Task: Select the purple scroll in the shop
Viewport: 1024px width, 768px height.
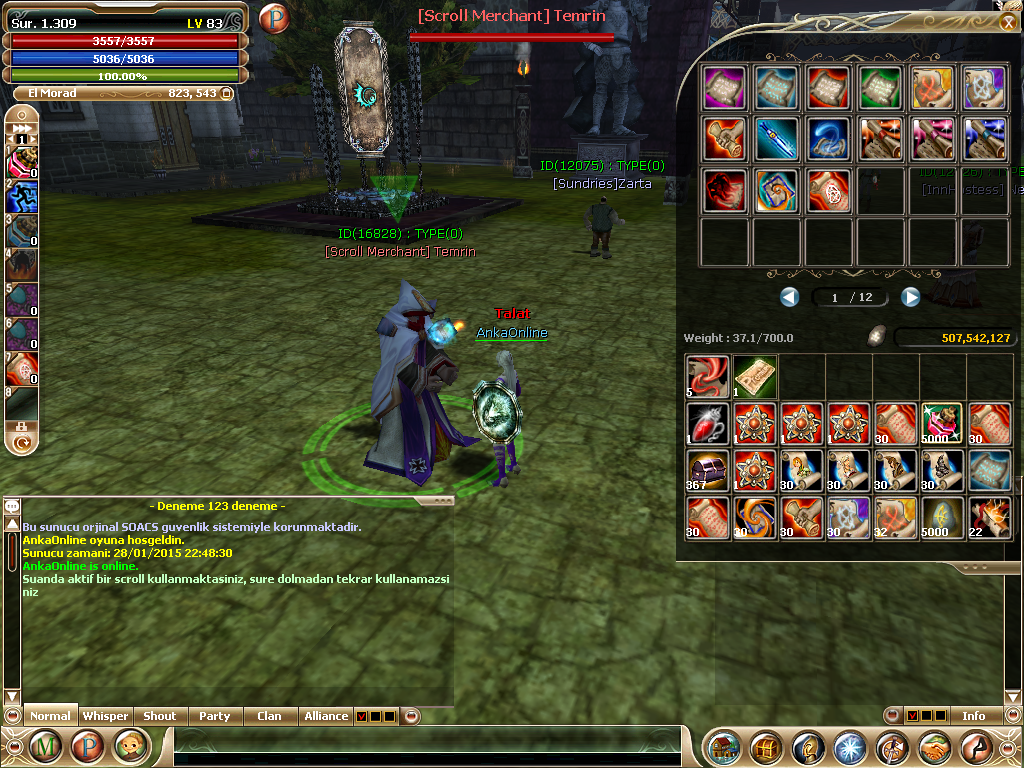Action: 724,88
